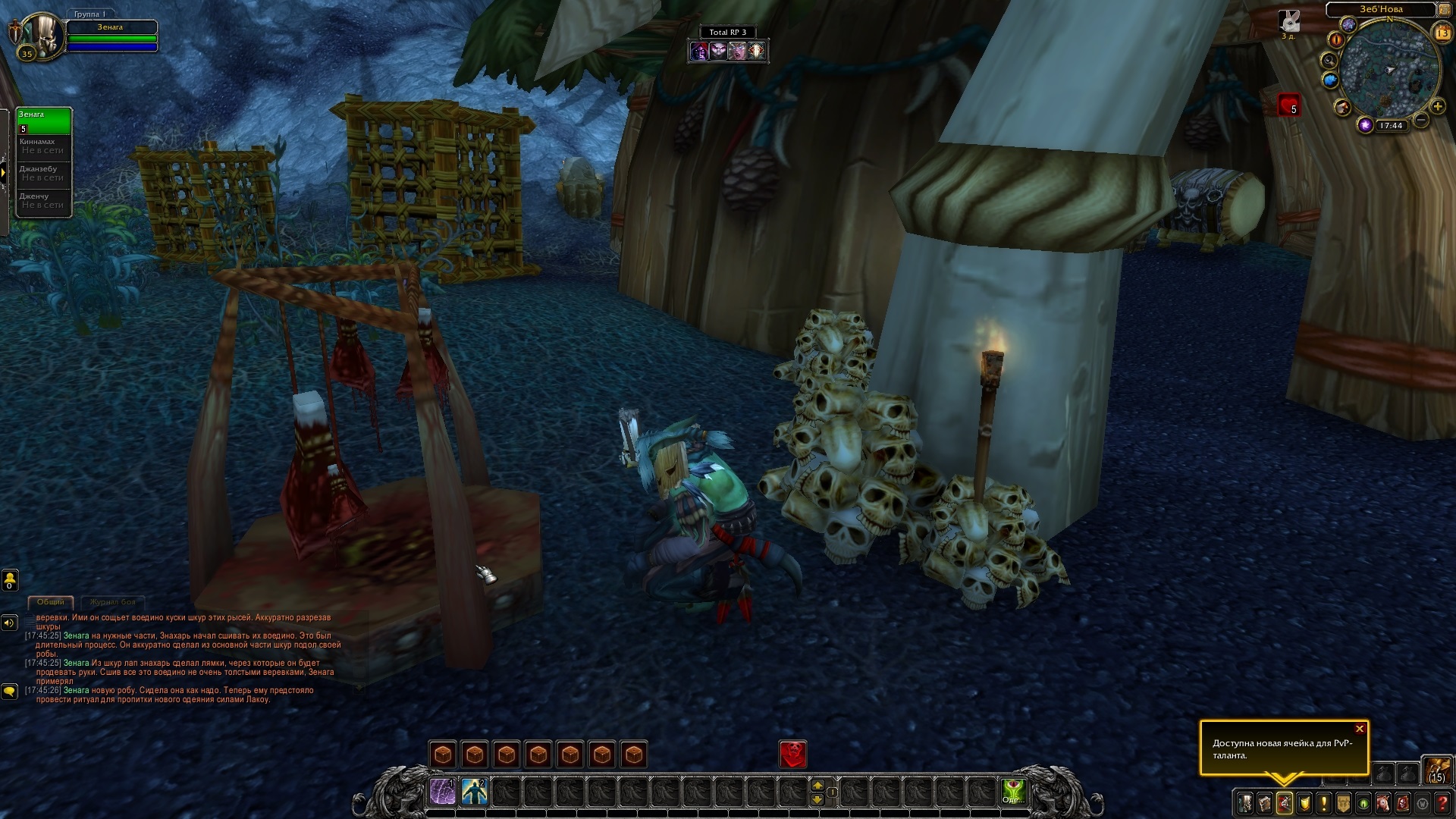Open the spellbook micro button
Viewport: 1456px width, 819px height.
pos(1265,802)
